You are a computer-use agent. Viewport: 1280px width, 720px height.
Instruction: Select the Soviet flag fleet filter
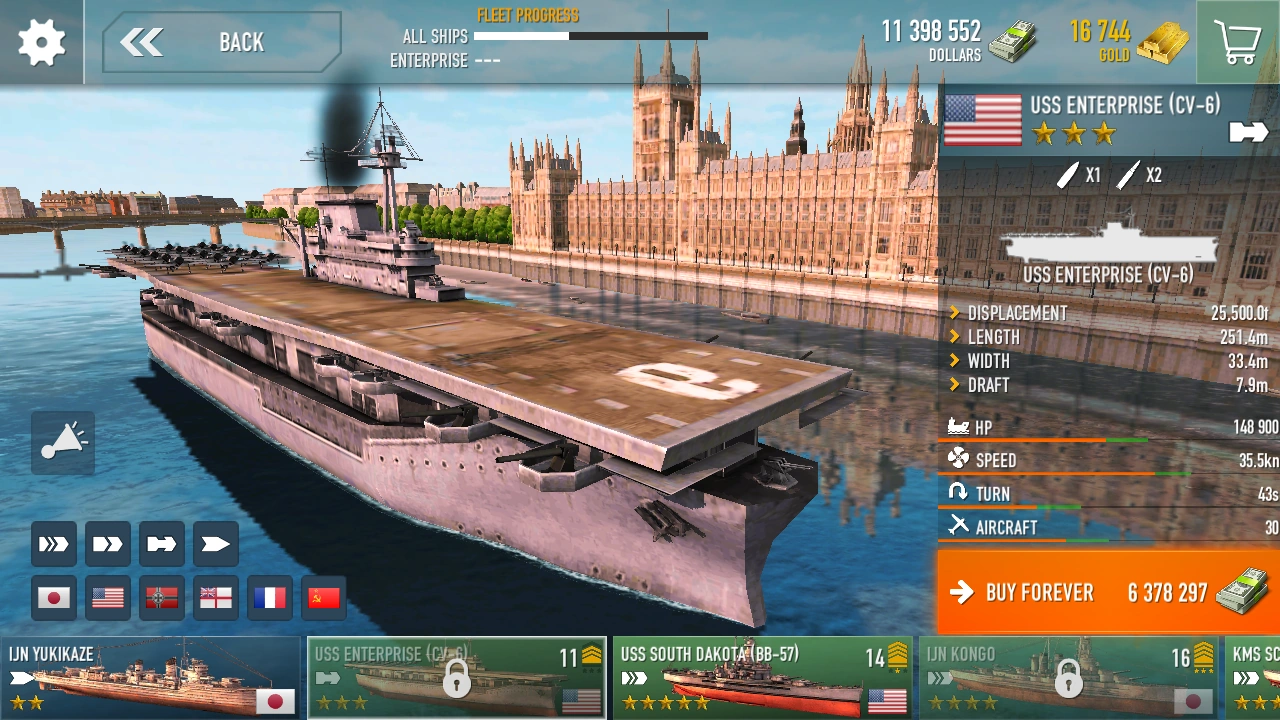(323, 597)
